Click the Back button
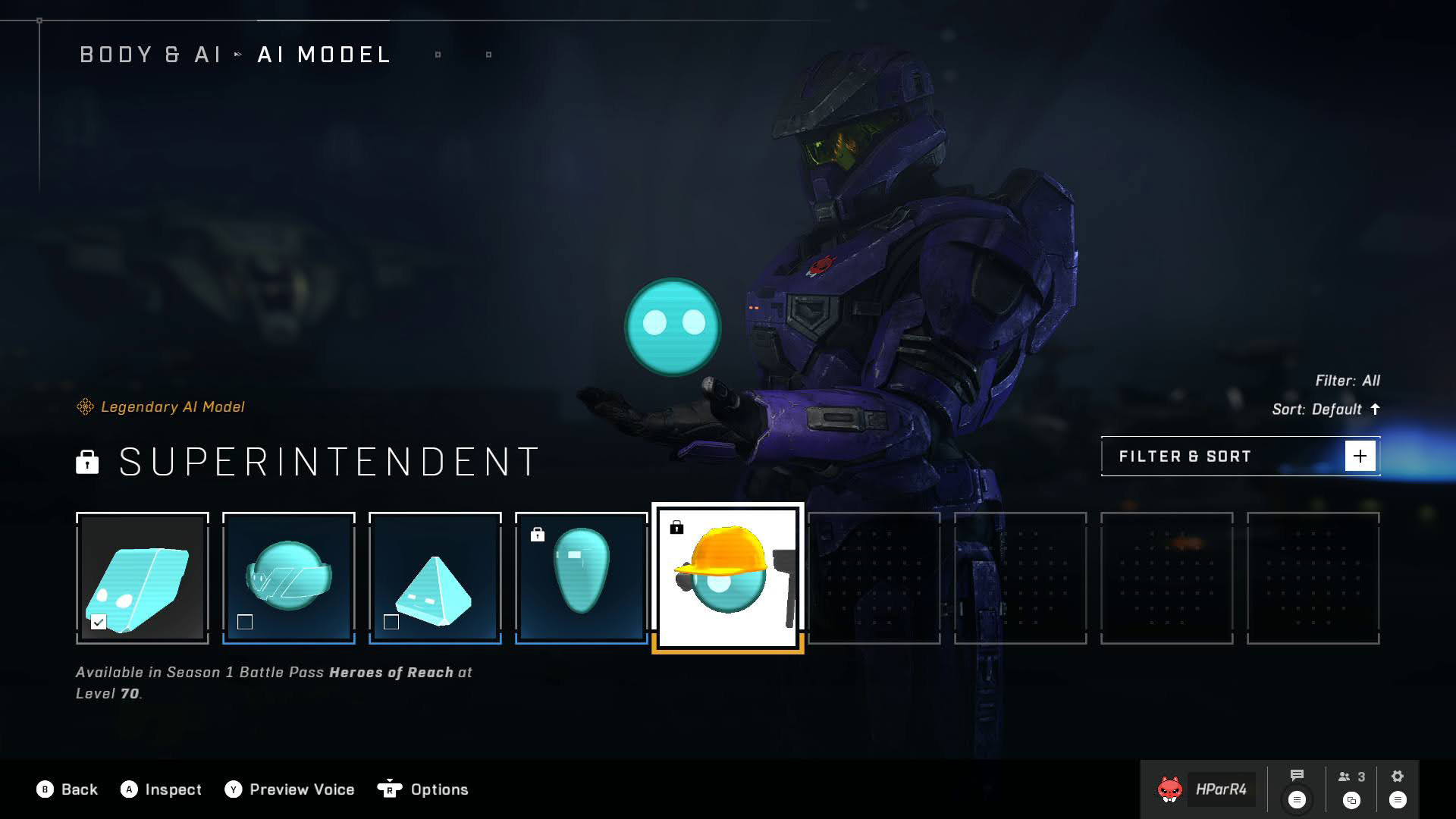This screenshot has height=819, width=1456. point(67,789)
